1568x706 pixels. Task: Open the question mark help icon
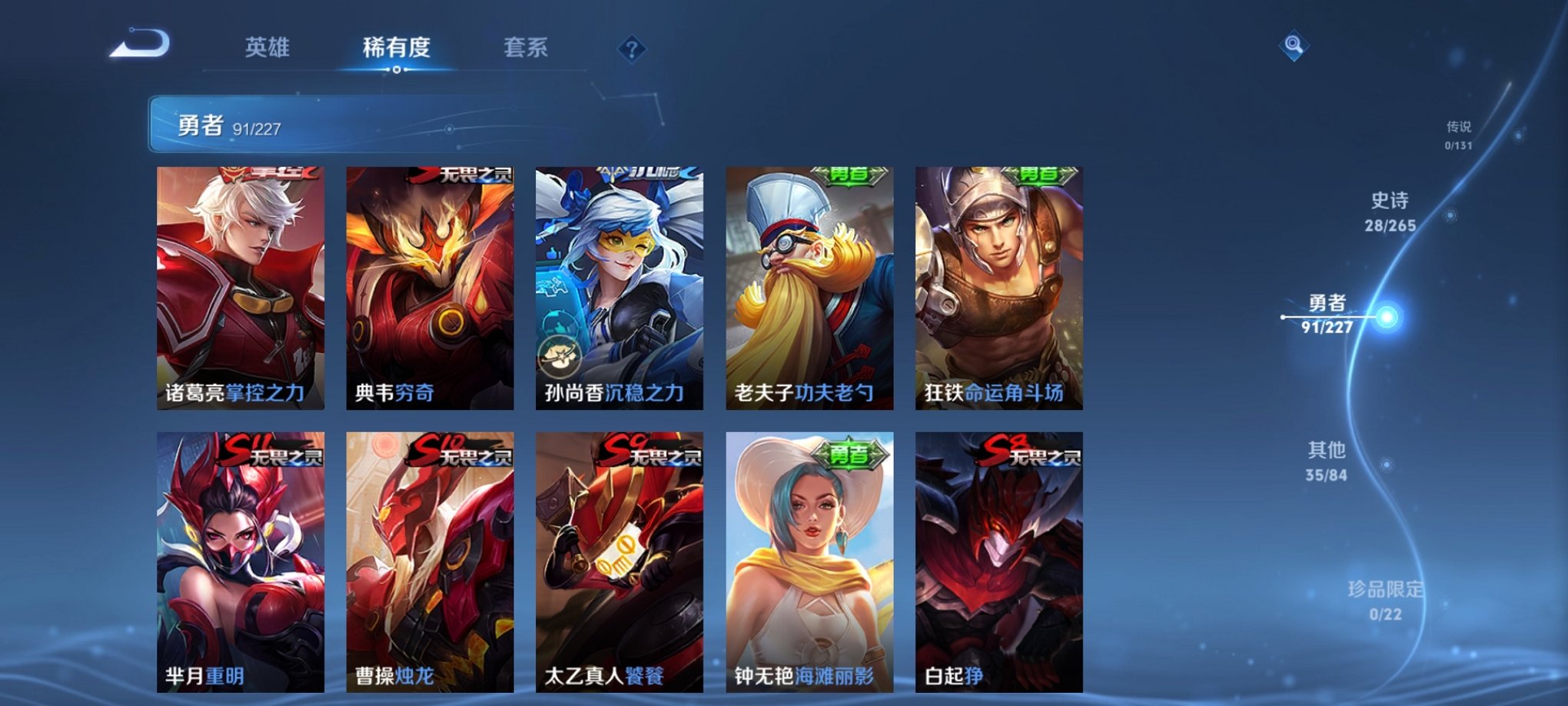pos(632,50)
